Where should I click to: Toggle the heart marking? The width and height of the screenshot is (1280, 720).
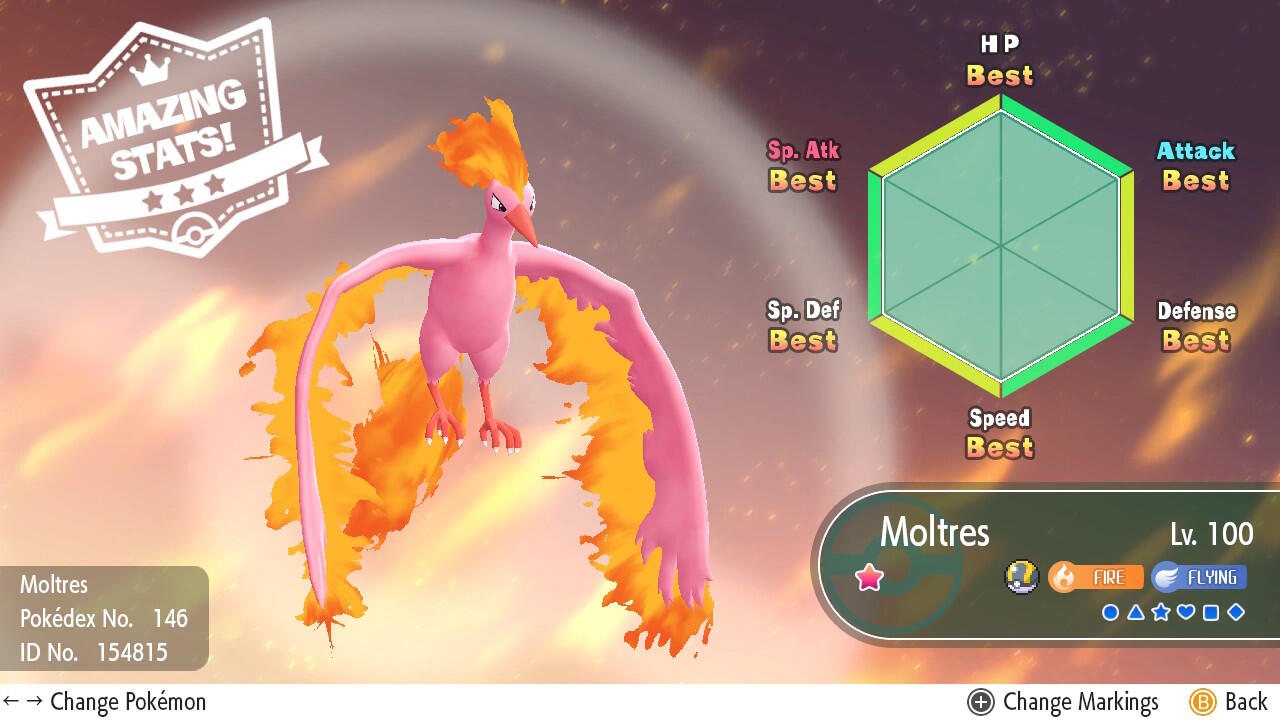(x=1186, y=611)
